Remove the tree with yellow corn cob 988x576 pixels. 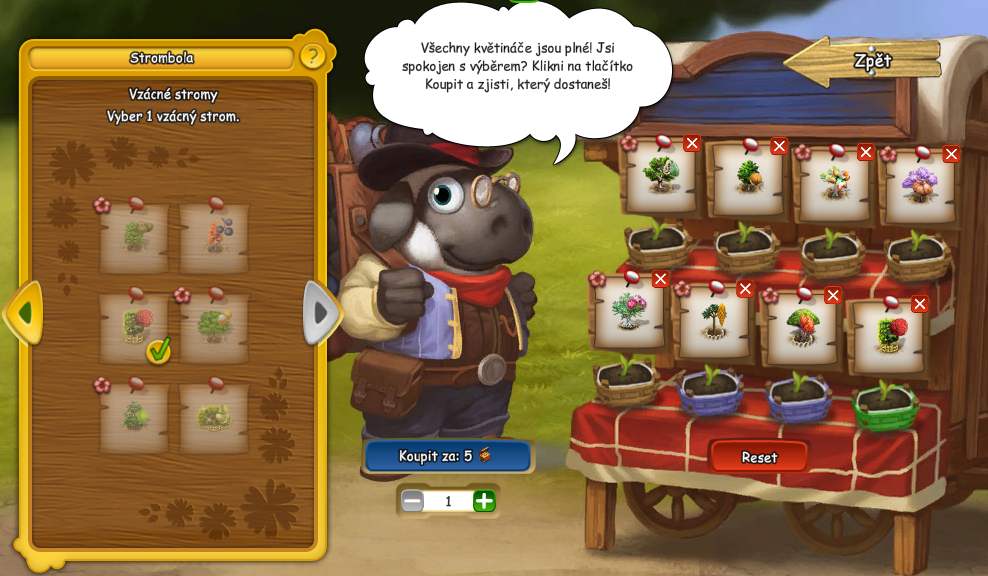click(x=744, y=289)
